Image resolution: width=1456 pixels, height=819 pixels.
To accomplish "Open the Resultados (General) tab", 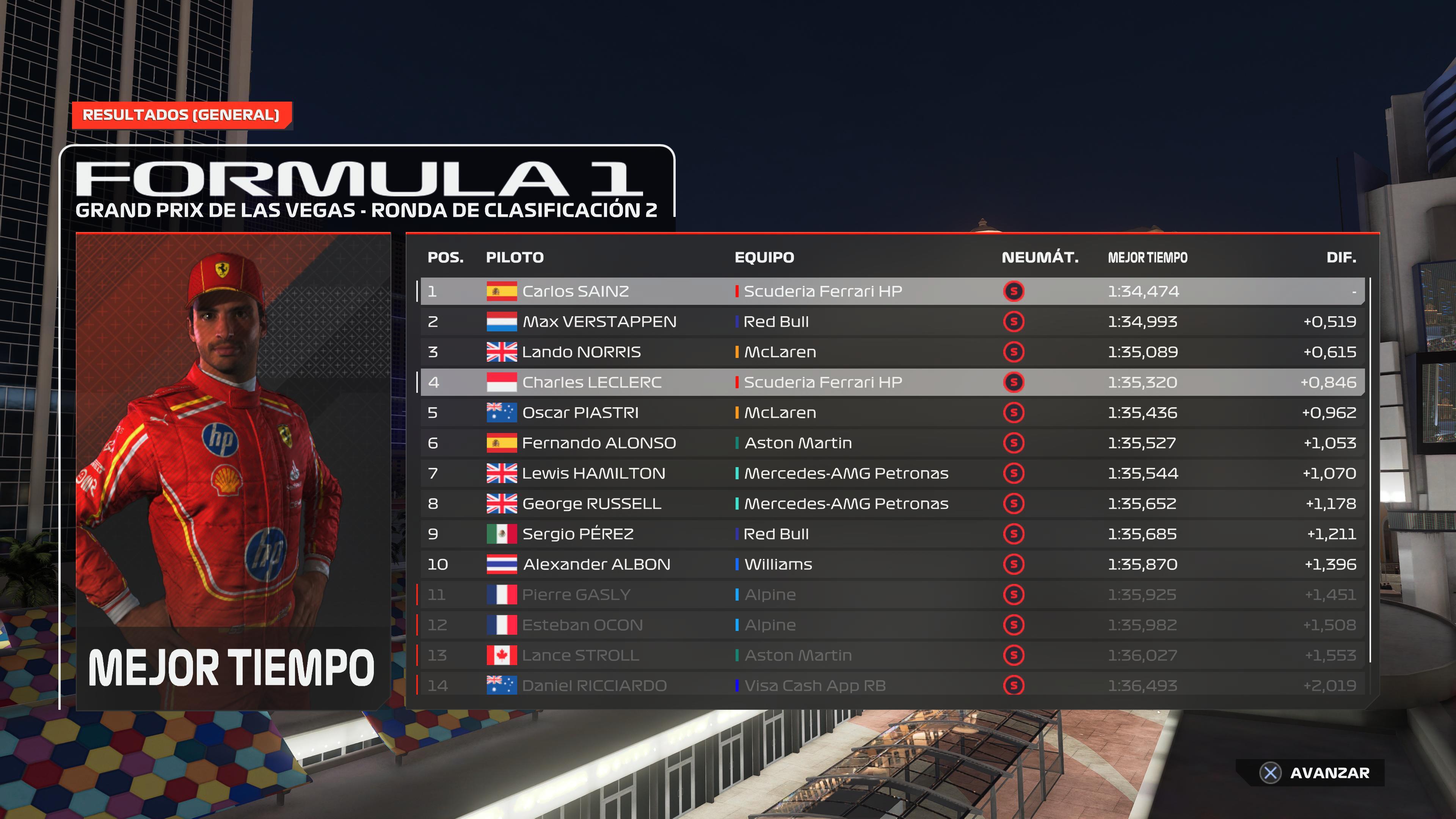I will pos(181,115).
